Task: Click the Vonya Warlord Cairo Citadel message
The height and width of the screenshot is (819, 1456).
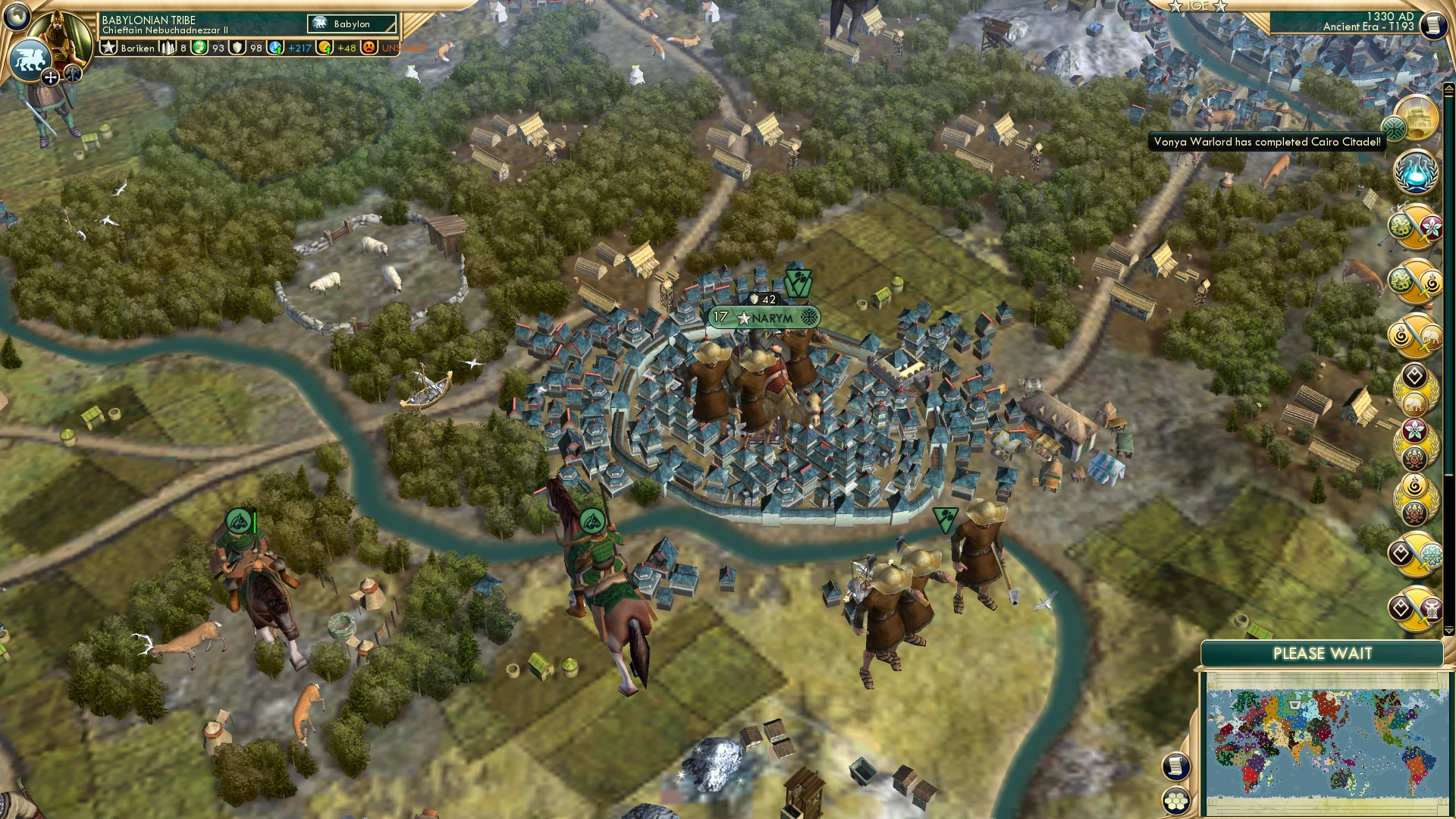Action: (x=1266, y=141)
